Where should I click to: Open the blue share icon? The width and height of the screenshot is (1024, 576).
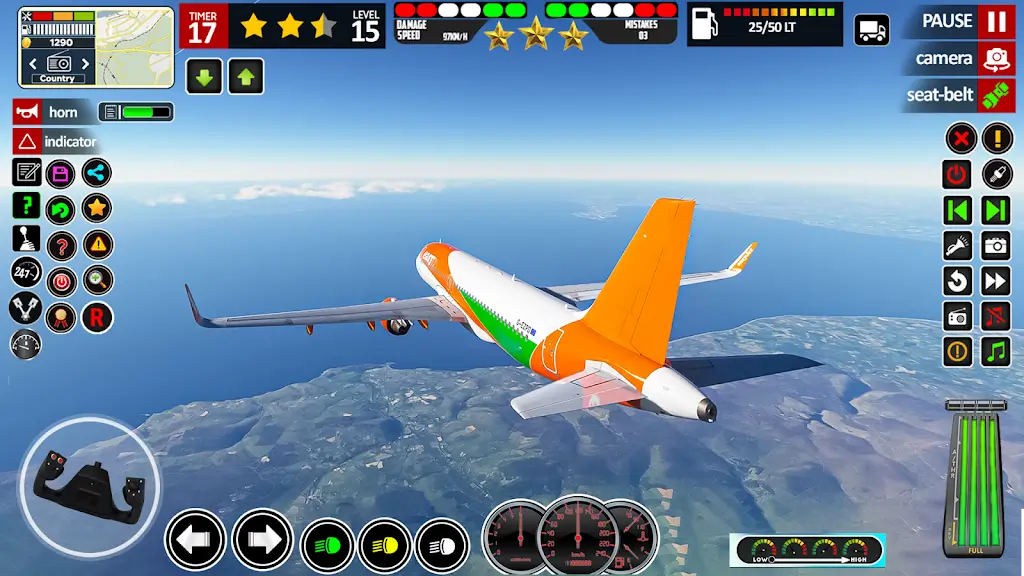click(x=97, y=173)
